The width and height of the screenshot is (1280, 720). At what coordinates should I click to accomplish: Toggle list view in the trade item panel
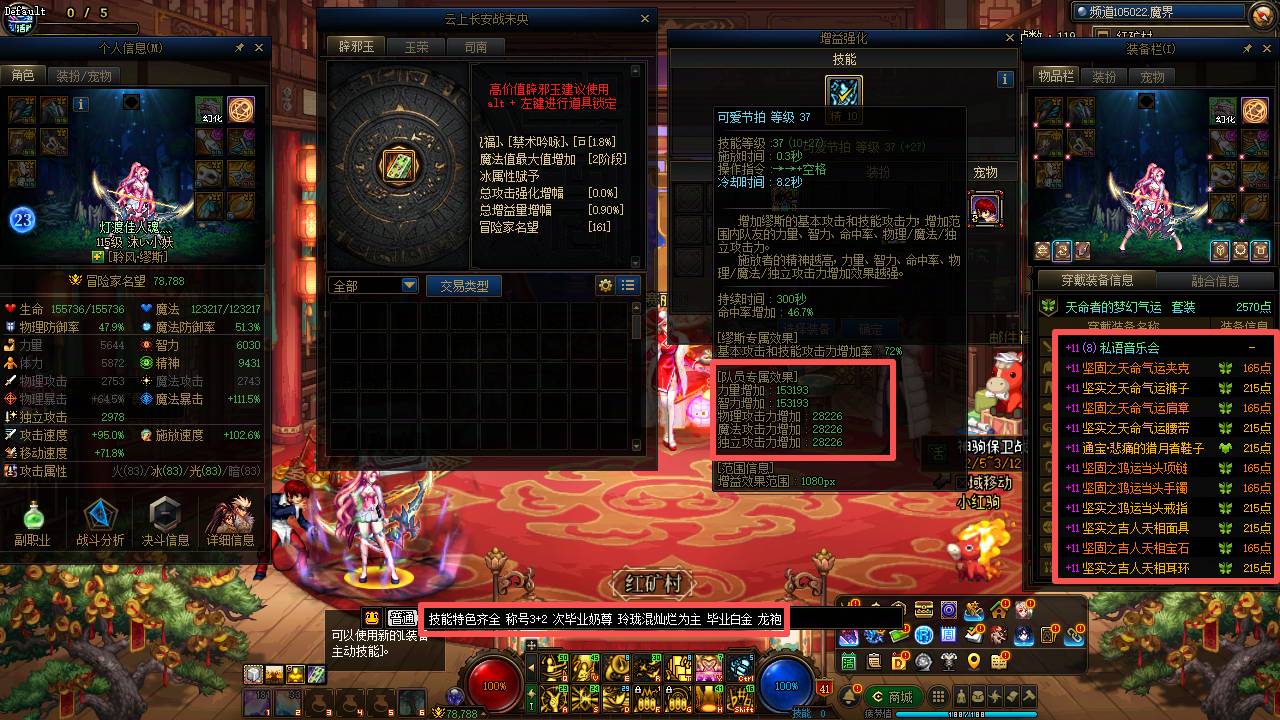click(x=629, y=286)
